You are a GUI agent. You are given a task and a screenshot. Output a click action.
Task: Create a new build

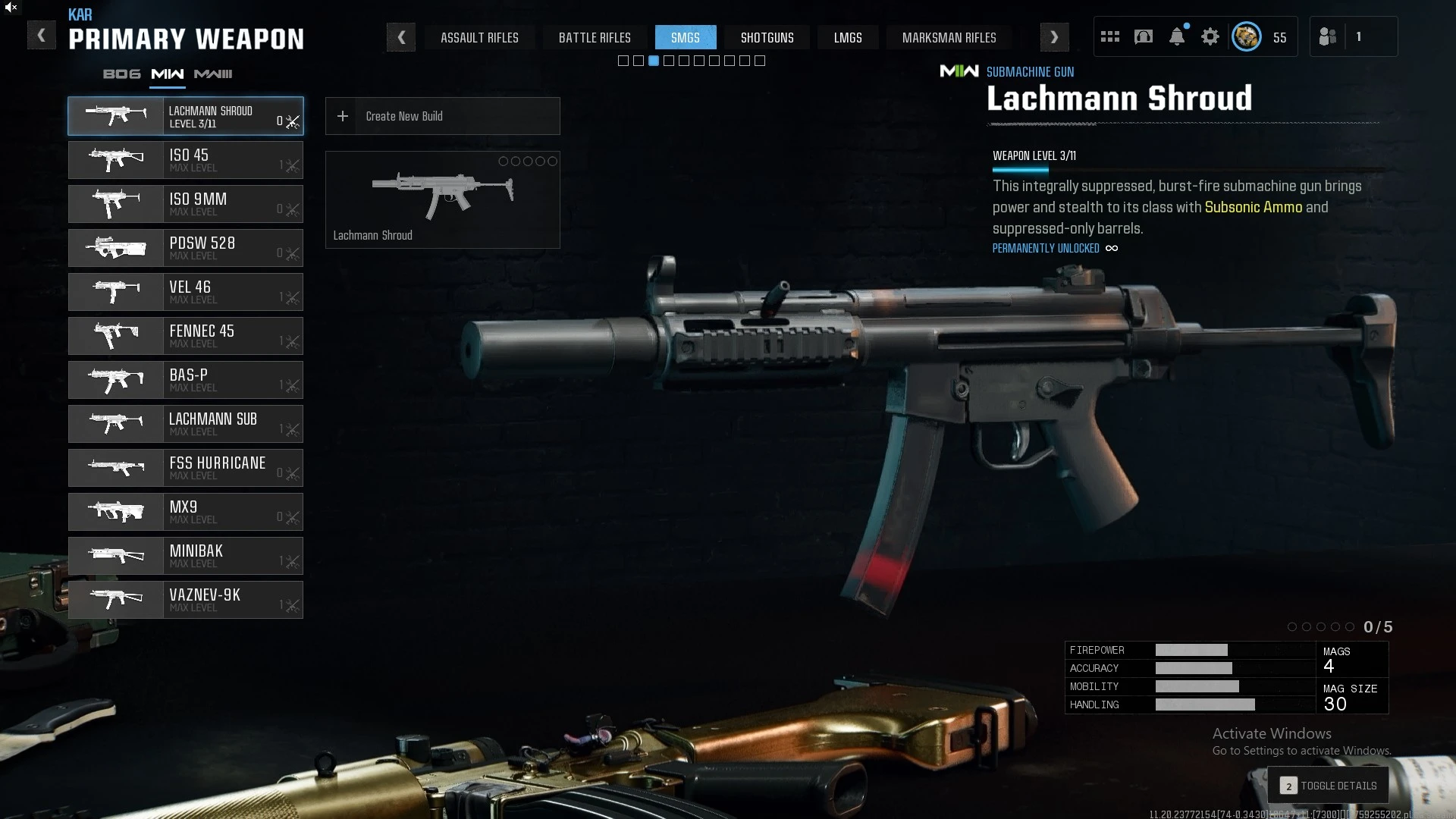click(442, 116)
